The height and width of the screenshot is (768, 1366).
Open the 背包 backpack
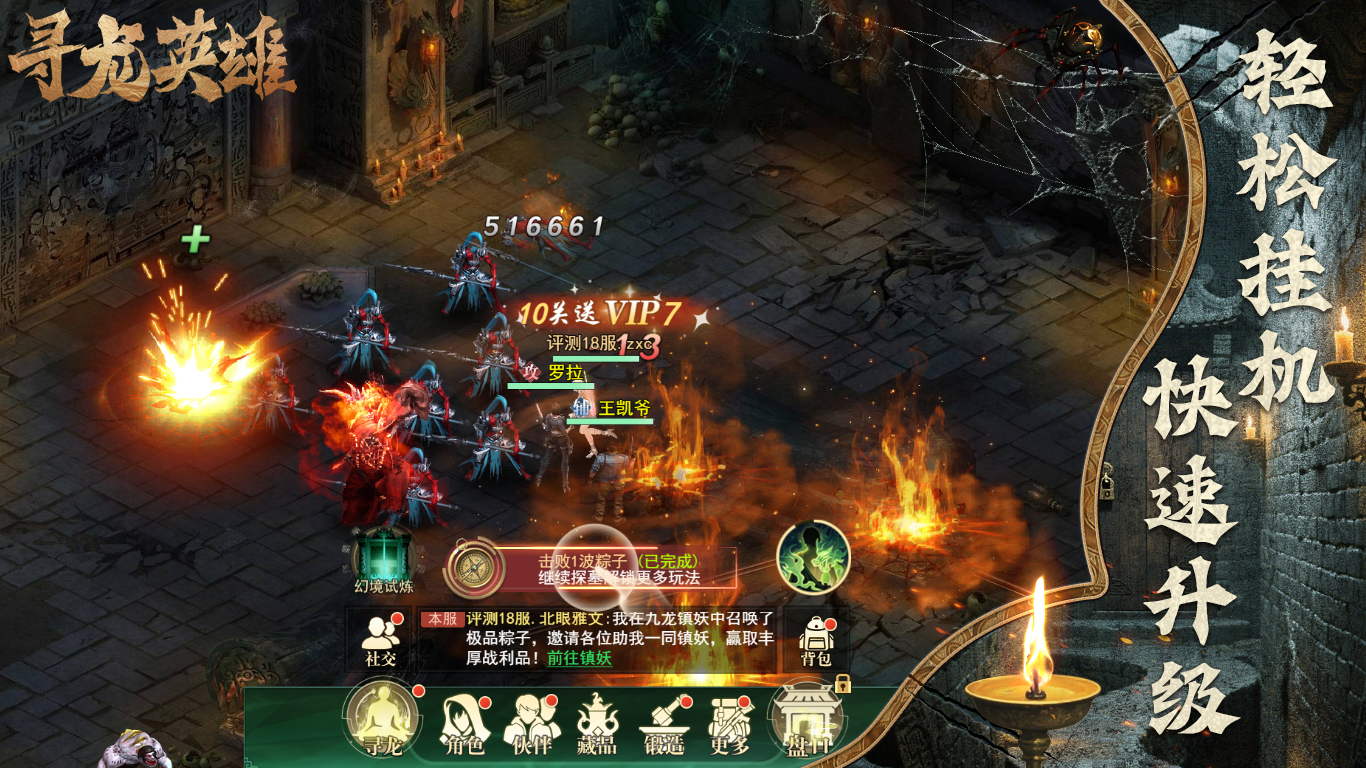(x=816, y=640)
